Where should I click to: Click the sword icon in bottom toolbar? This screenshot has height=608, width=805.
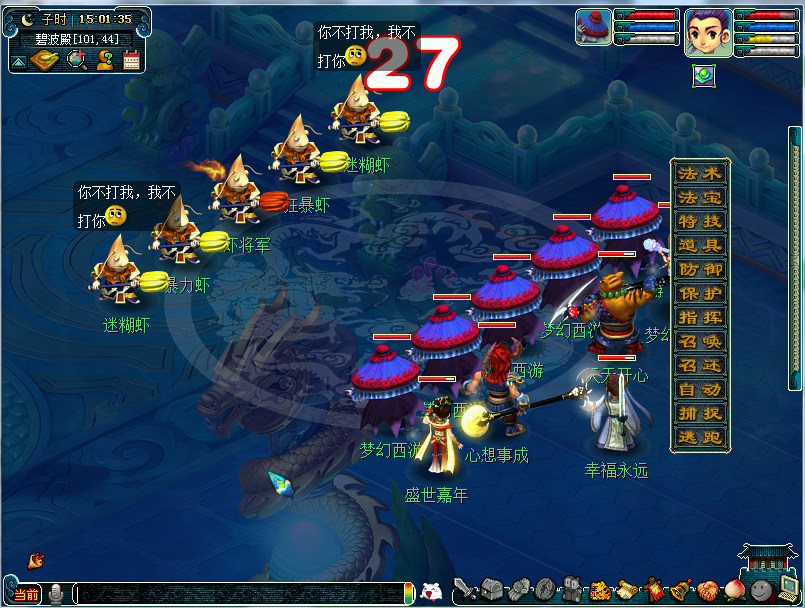[465, 589]
